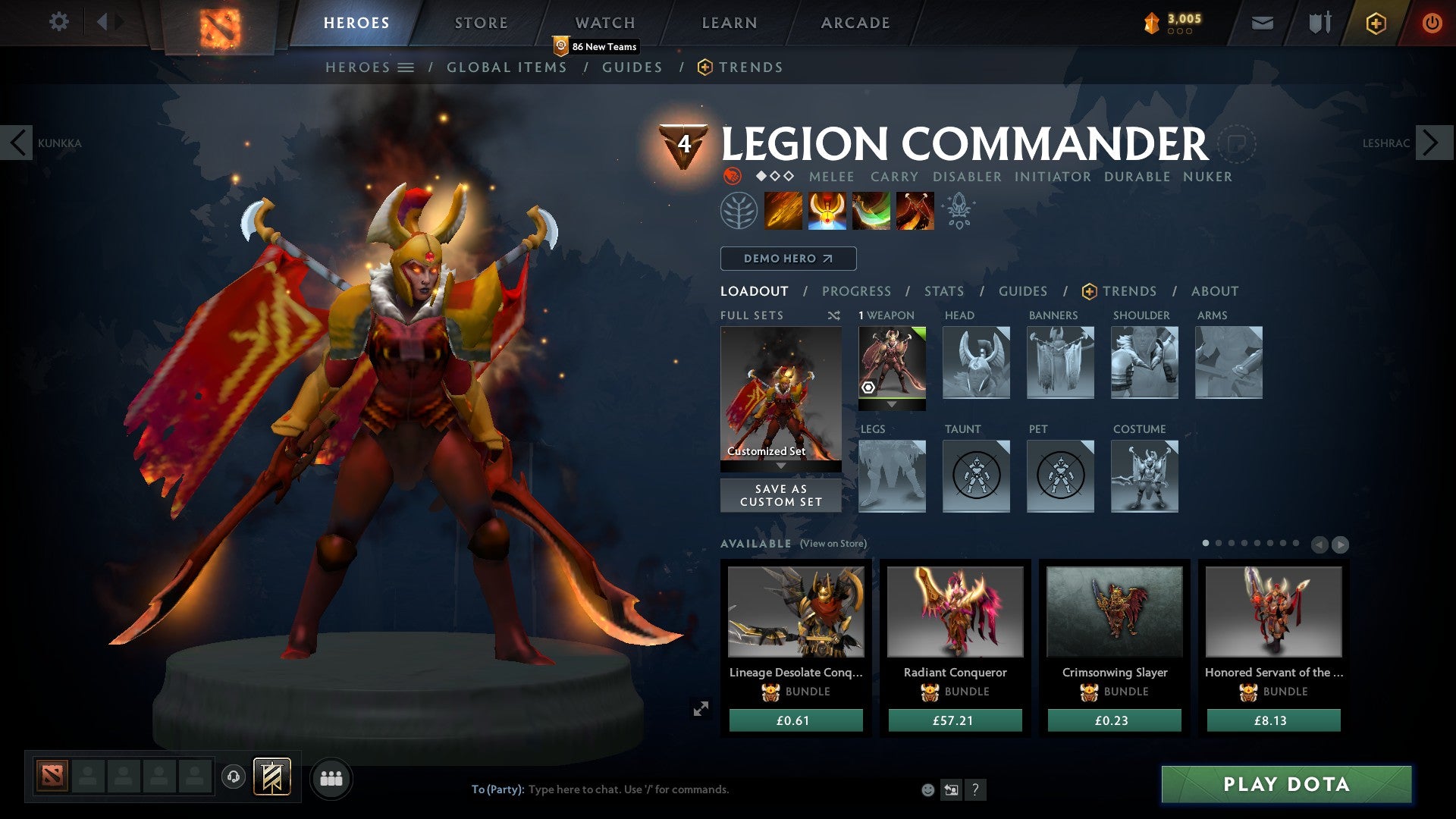The width and height of the screenshot is (1456, 819).
Task: Select the Overwhelming Odds ability icon
Action: coord(783,210)
